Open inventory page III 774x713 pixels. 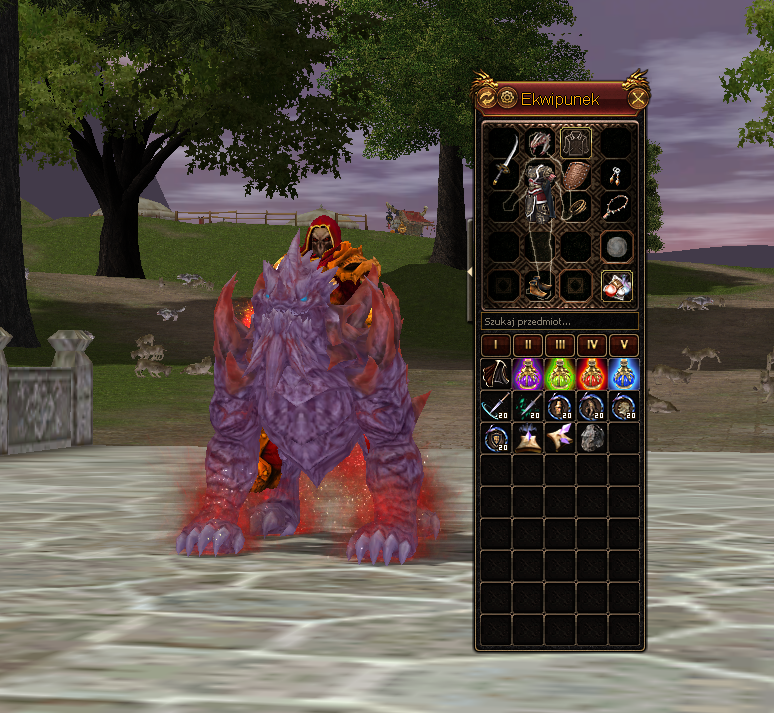pos(560,346)
